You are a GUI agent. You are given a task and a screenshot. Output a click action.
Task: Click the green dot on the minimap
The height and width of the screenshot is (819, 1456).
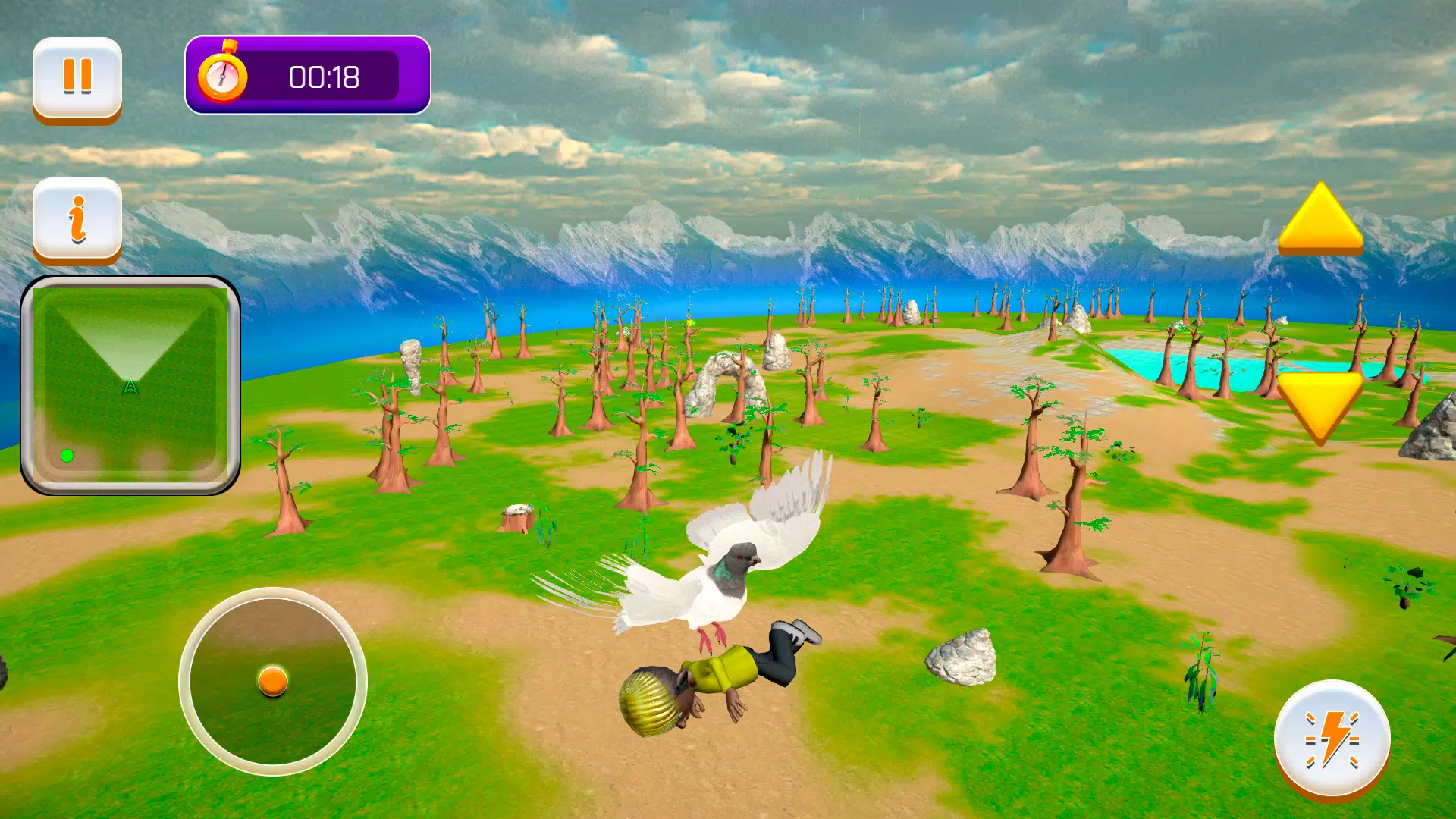click(x=67, y=455)
